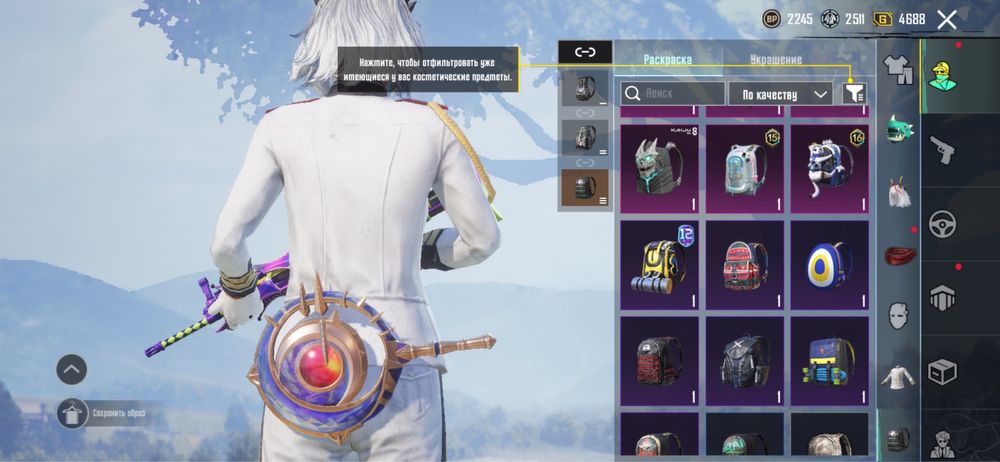1000x462 pixels.
Task: Select the red patterned backpack skin
Action: coord(744,264)
